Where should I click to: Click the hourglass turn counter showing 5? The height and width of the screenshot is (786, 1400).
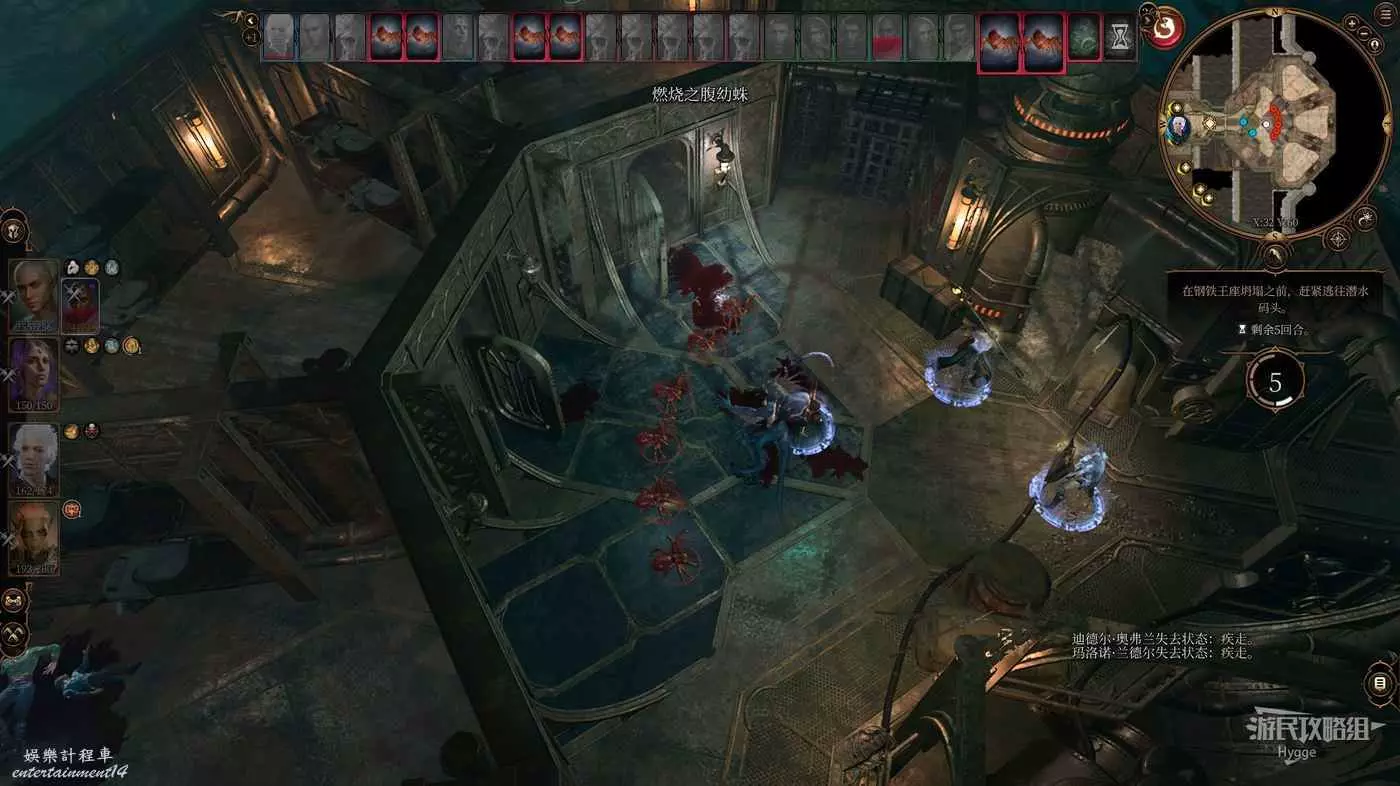click(x=1274, y=381)
